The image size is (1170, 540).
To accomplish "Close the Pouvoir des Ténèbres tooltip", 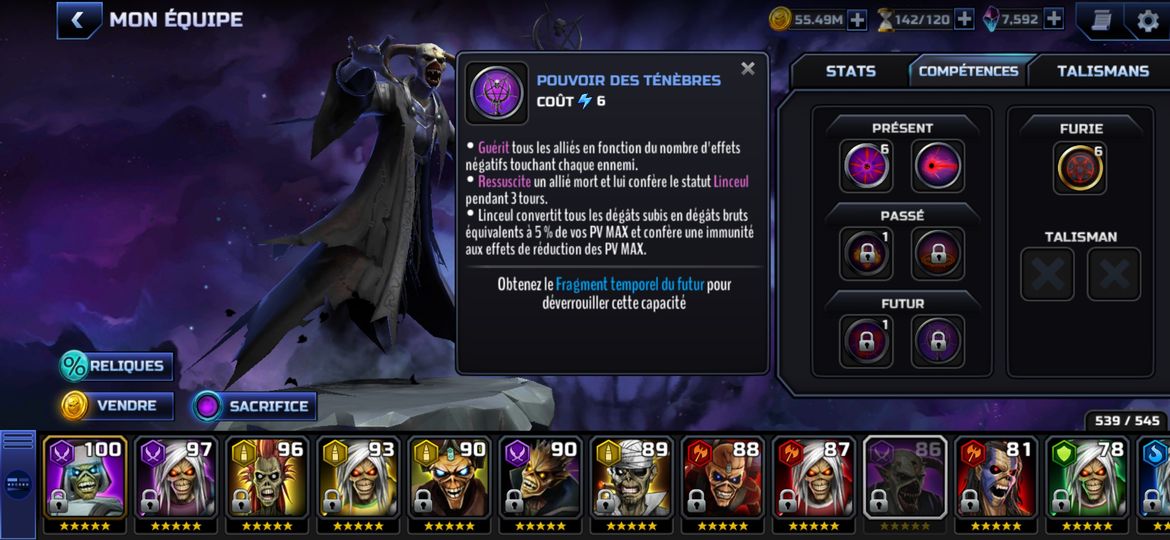I will [747, 69].
